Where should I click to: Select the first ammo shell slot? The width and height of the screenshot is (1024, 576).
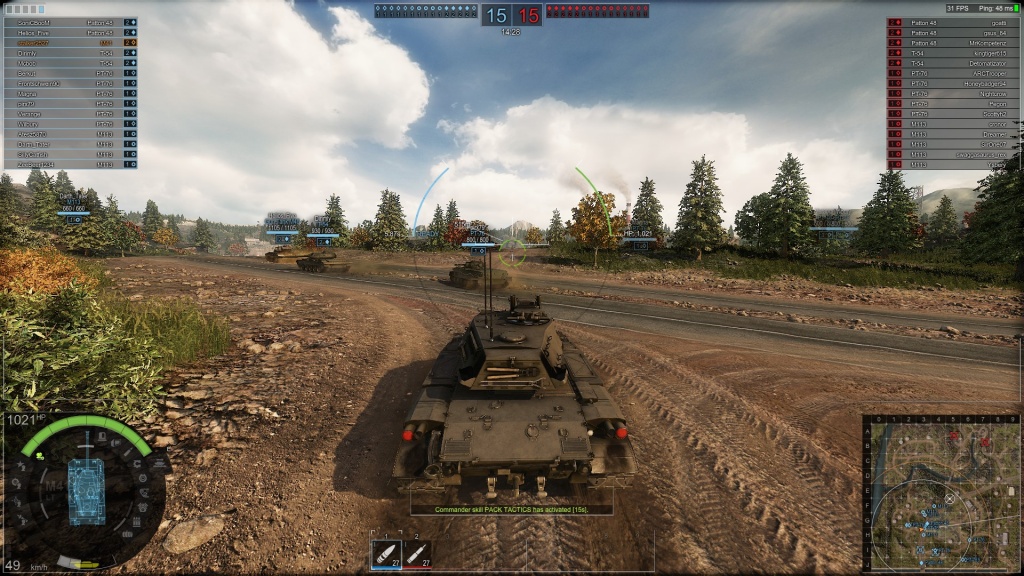[386, 553]
